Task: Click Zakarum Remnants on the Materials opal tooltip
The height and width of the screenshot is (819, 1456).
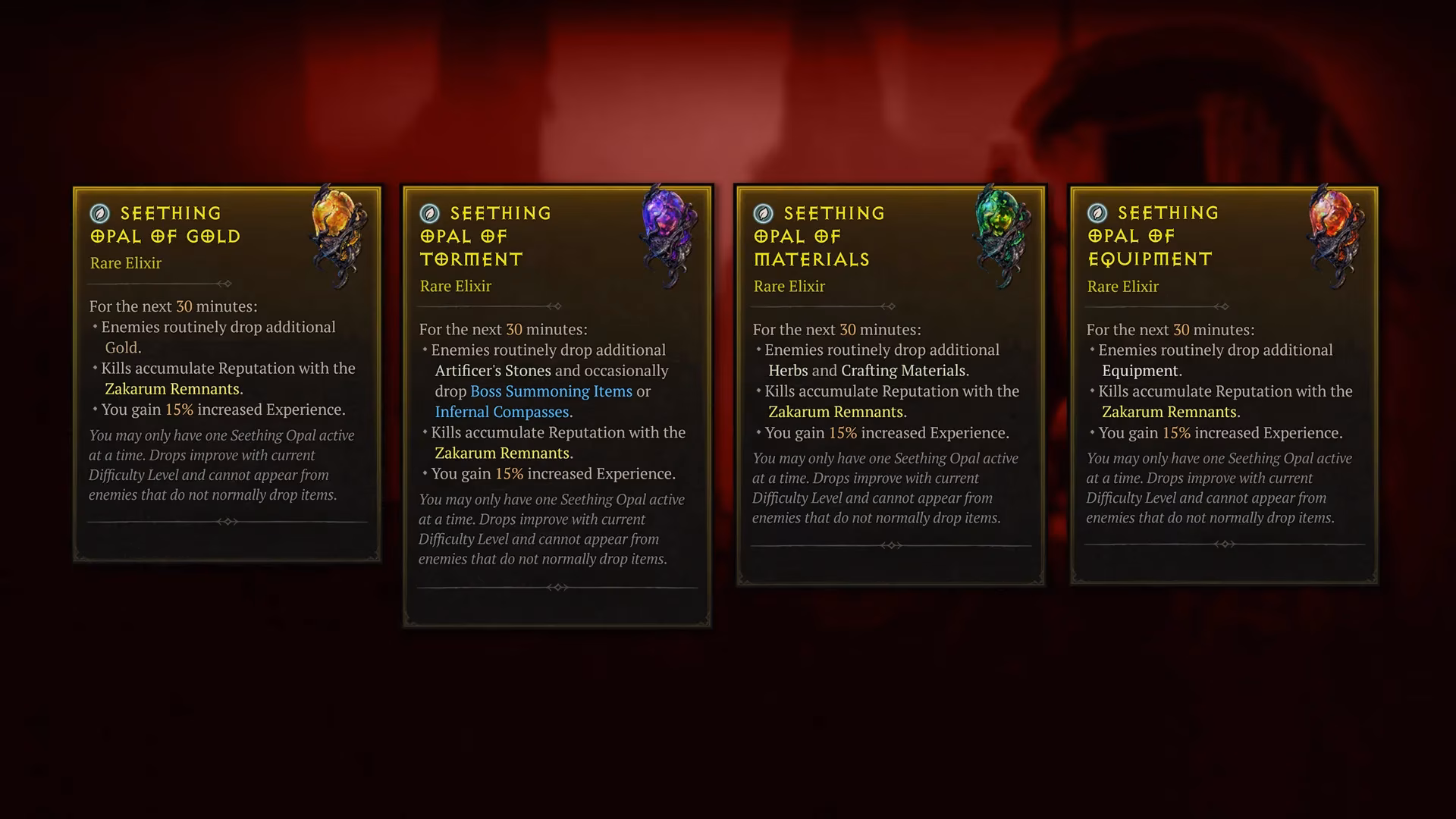Action: pos(836,412)
